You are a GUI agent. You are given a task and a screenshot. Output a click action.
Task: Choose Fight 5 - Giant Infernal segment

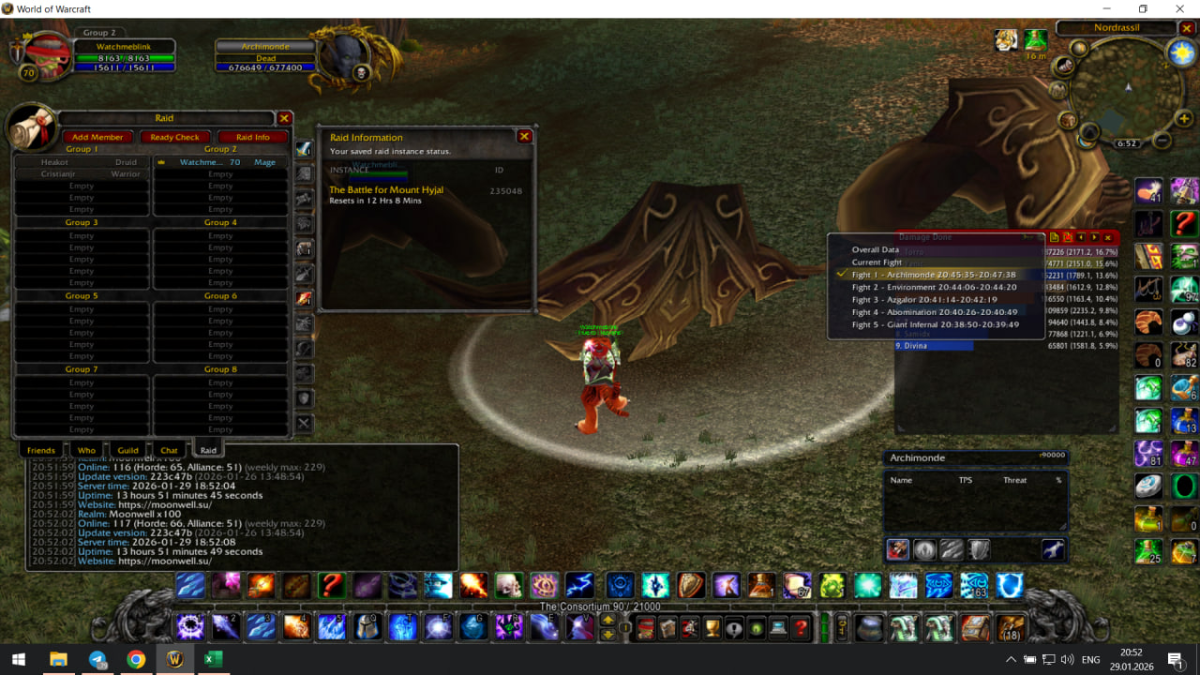click(x=935, y=324)
